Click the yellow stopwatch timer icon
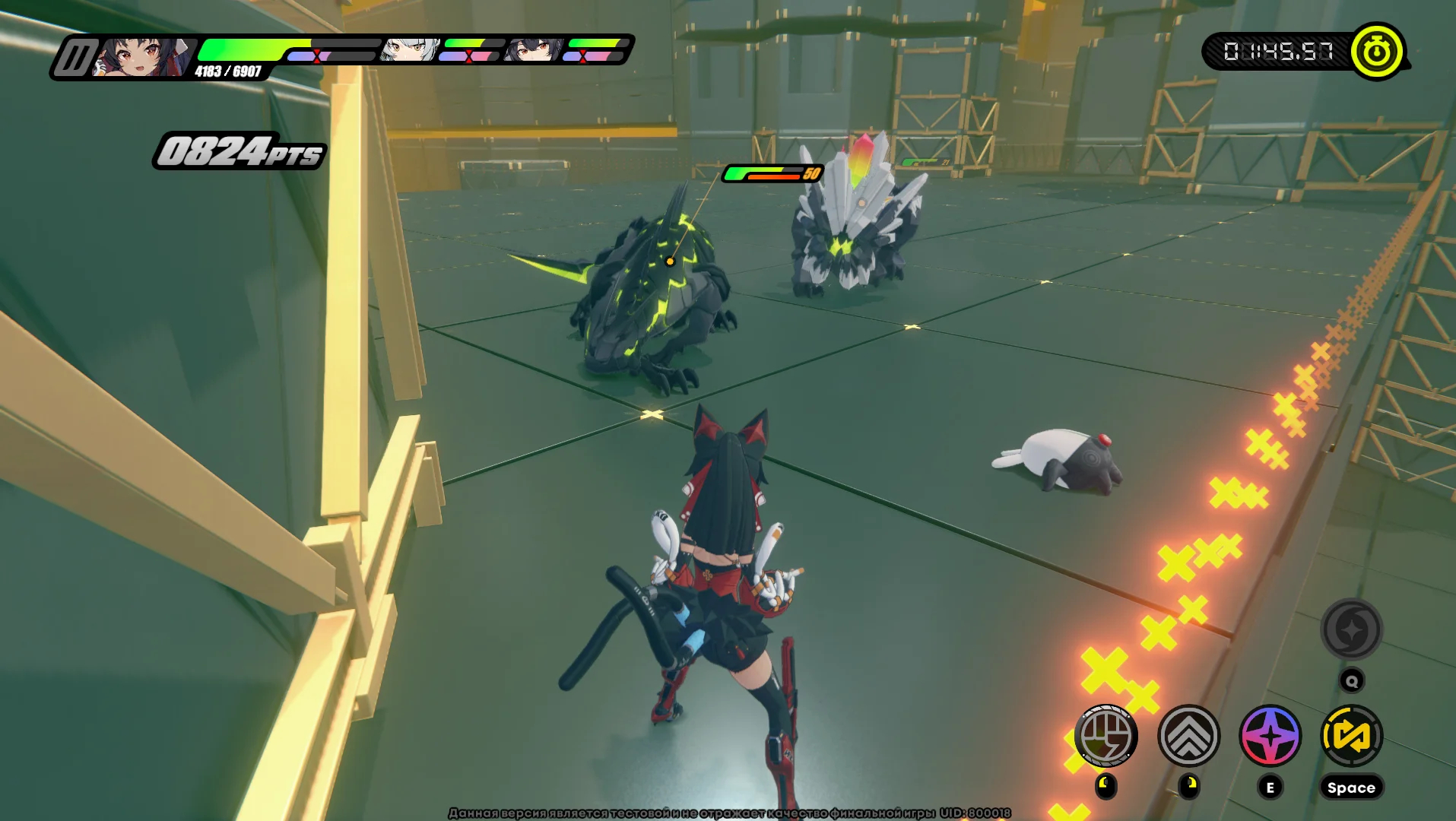The image size is (1456, 821). coord(1376,51)
